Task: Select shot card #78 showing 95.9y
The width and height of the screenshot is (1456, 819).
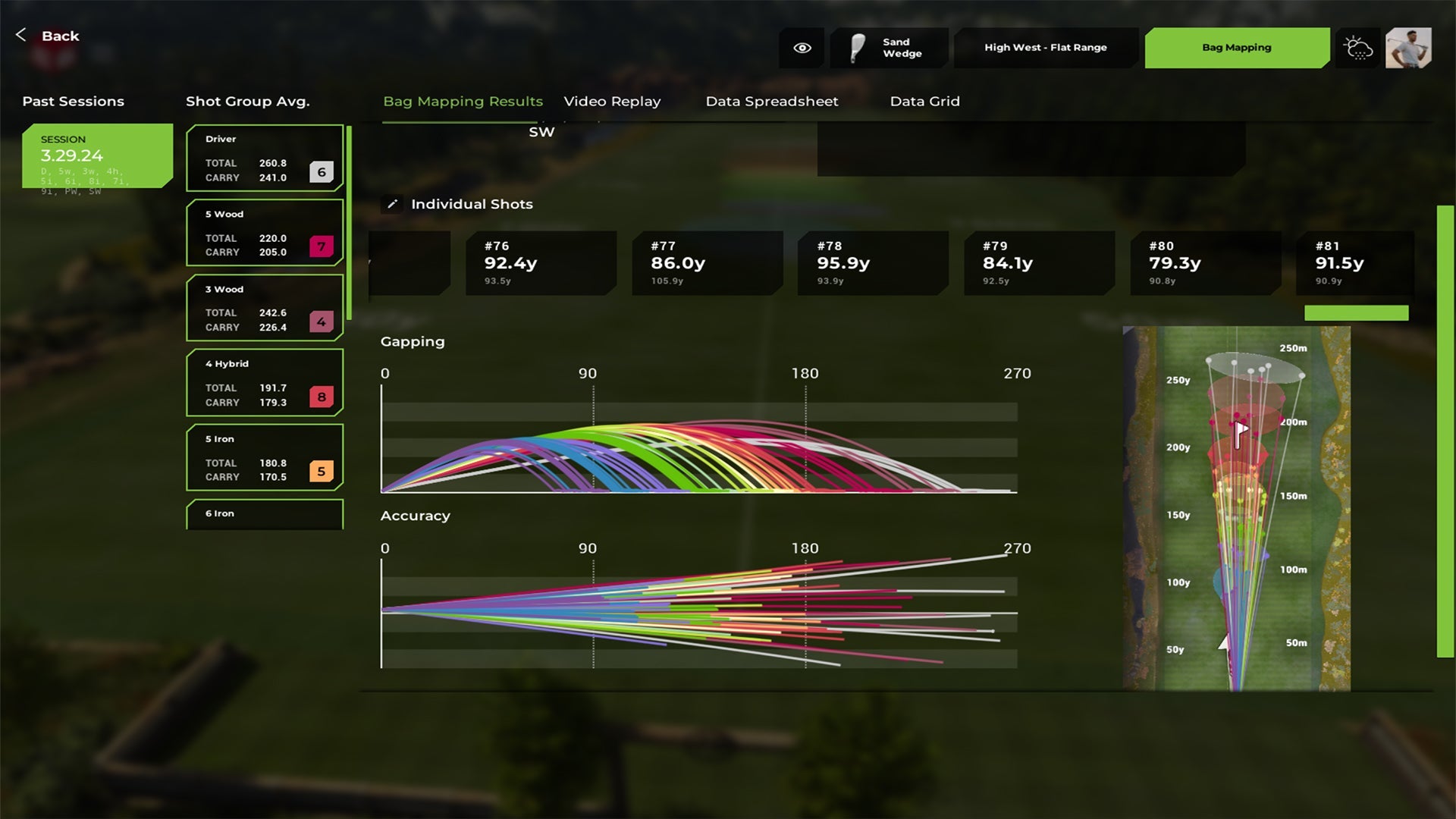Action: point(872,262)
